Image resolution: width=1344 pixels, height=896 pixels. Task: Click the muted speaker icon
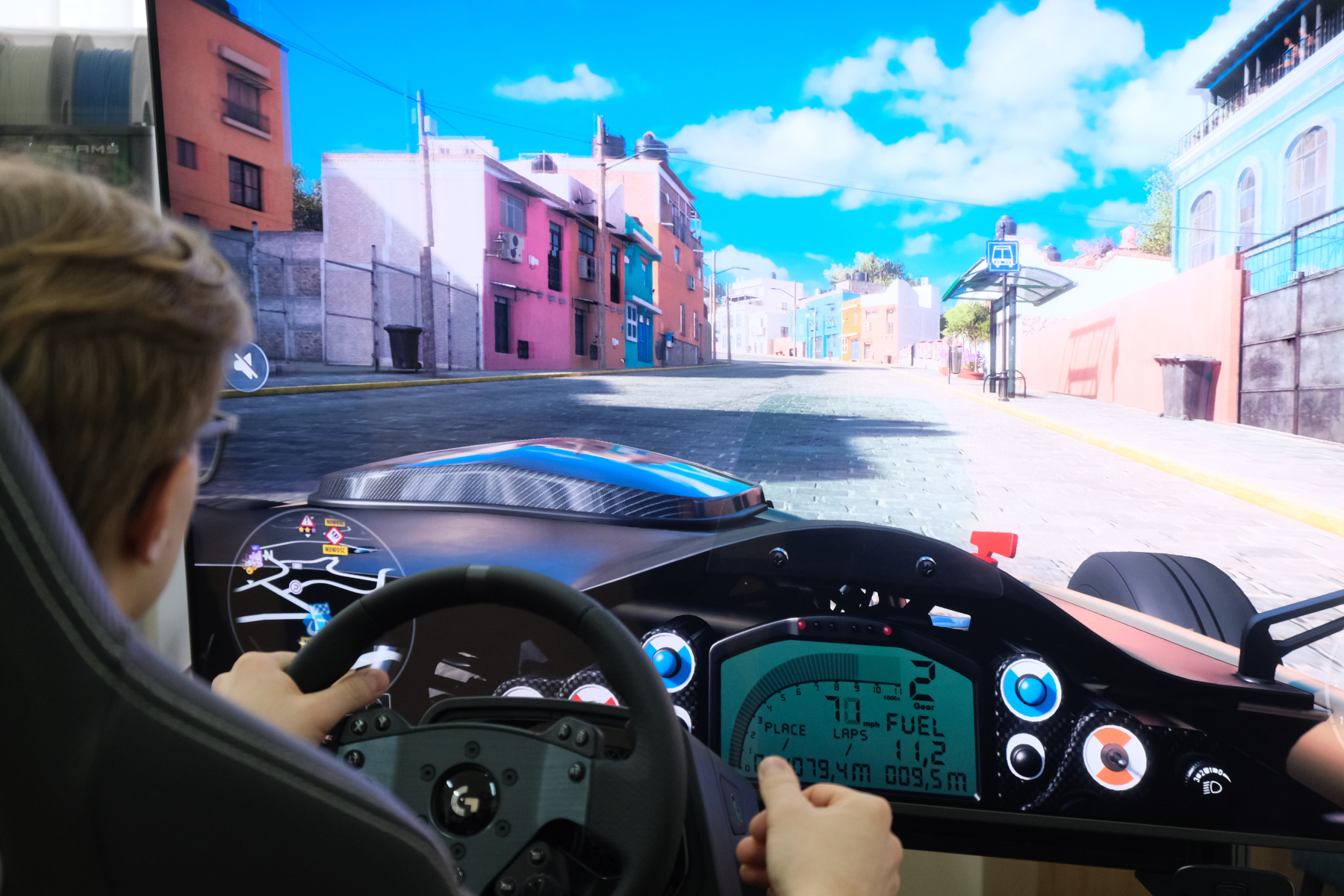pyautogui.click(x=246, y=367)
